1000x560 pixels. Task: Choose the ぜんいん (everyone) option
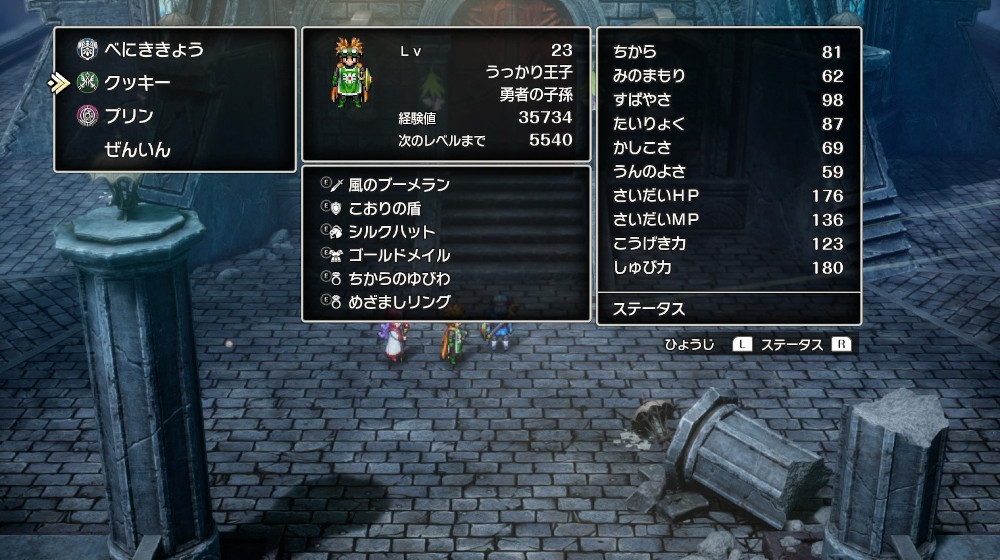[137, 150]
